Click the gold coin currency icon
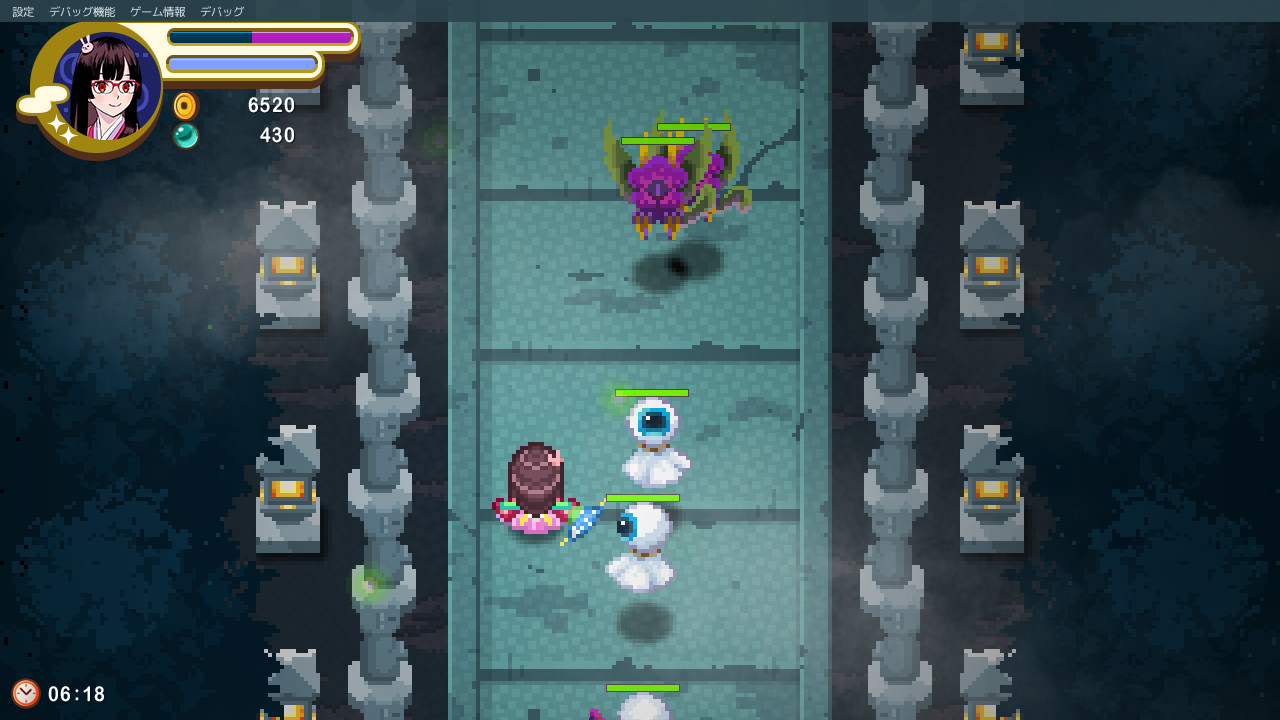 (185, 105)
